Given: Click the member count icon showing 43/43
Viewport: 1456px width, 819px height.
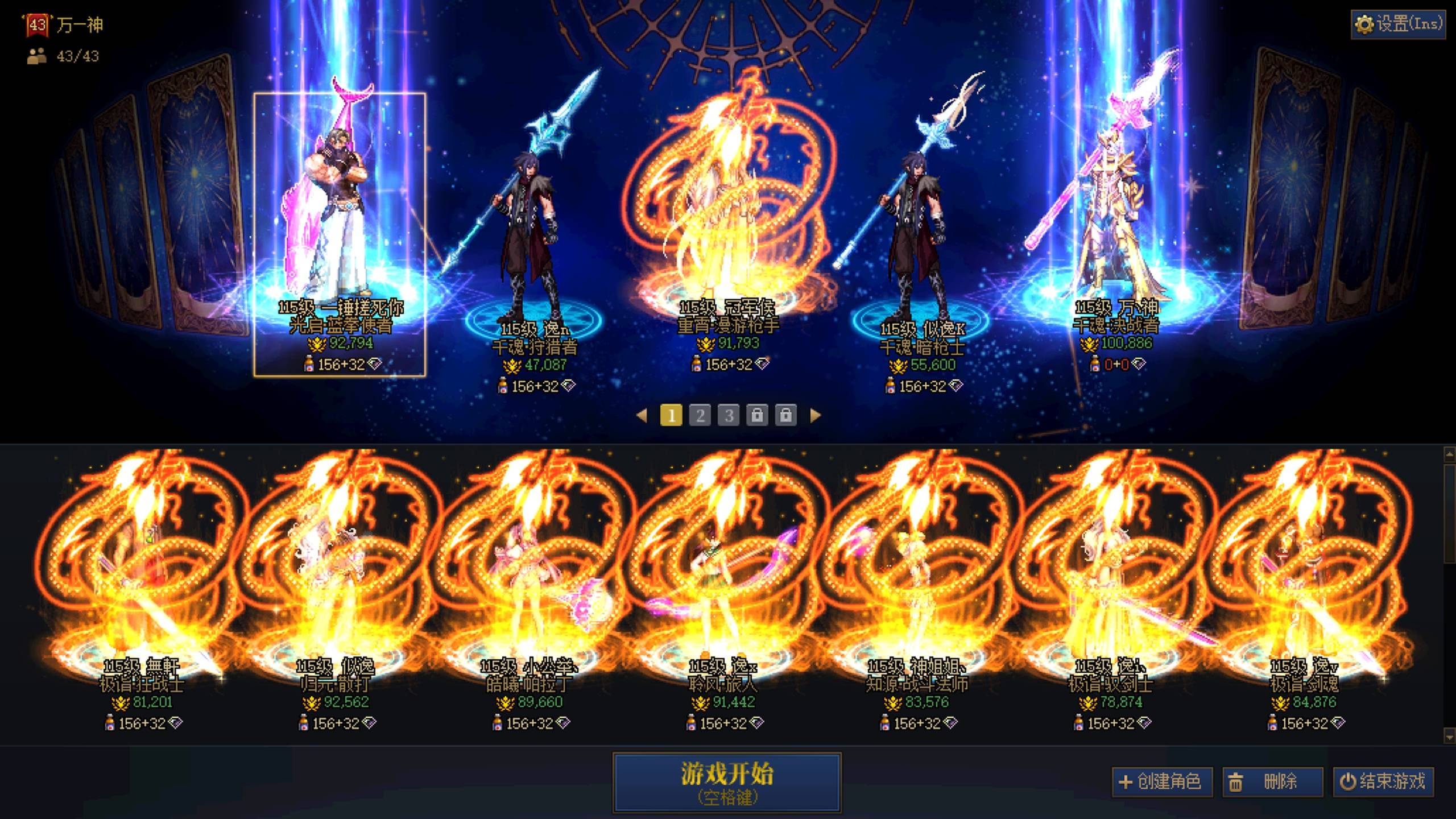Looking at the screenshot, I should [35, 57].
